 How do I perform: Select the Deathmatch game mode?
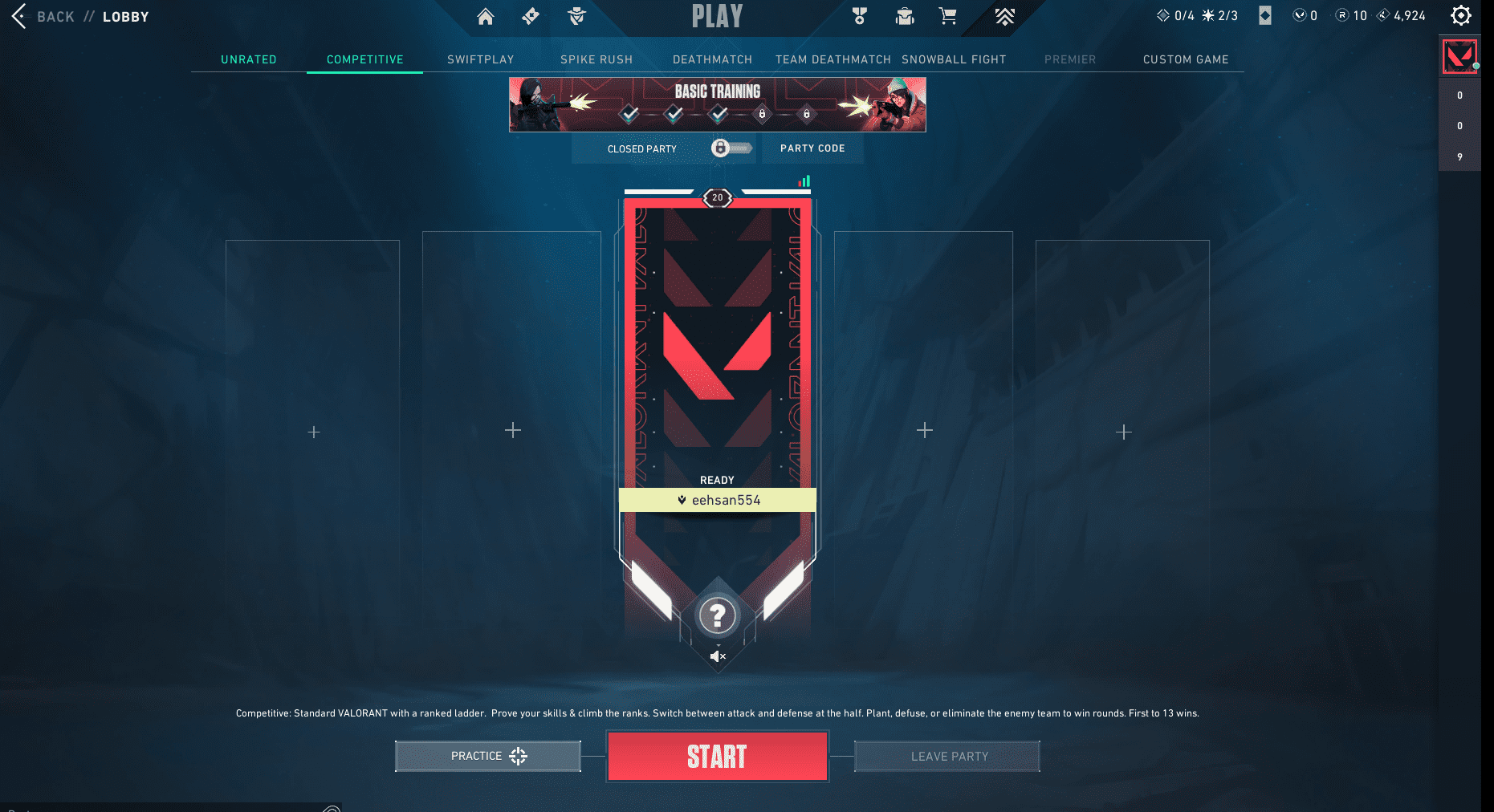pos(712,59)
